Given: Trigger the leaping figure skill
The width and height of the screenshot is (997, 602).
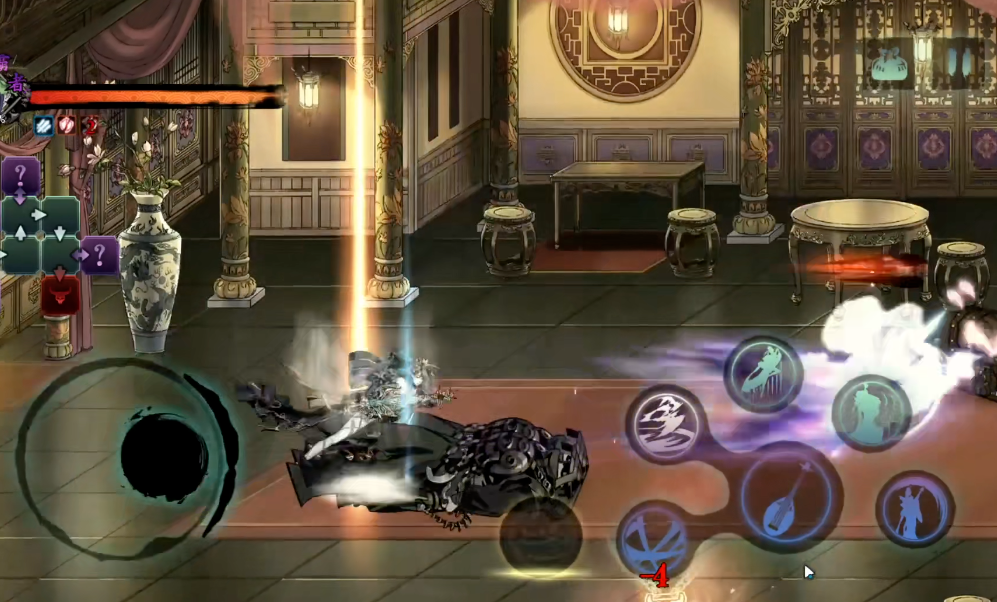Looking at the screenshot, I should click(763, 374).
